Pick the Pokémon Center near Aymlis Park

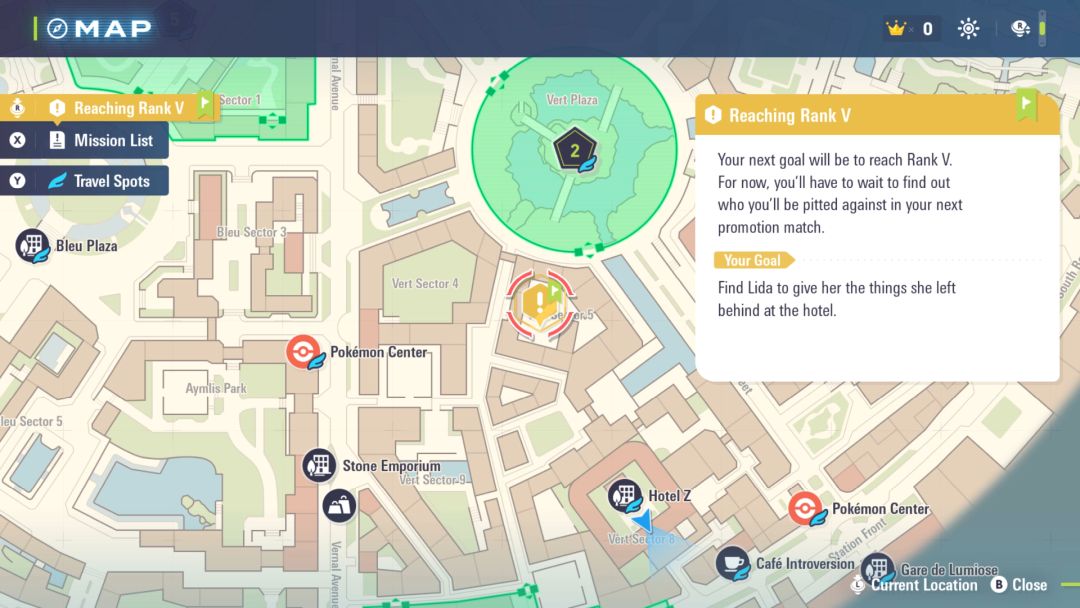tap(303, 352)
